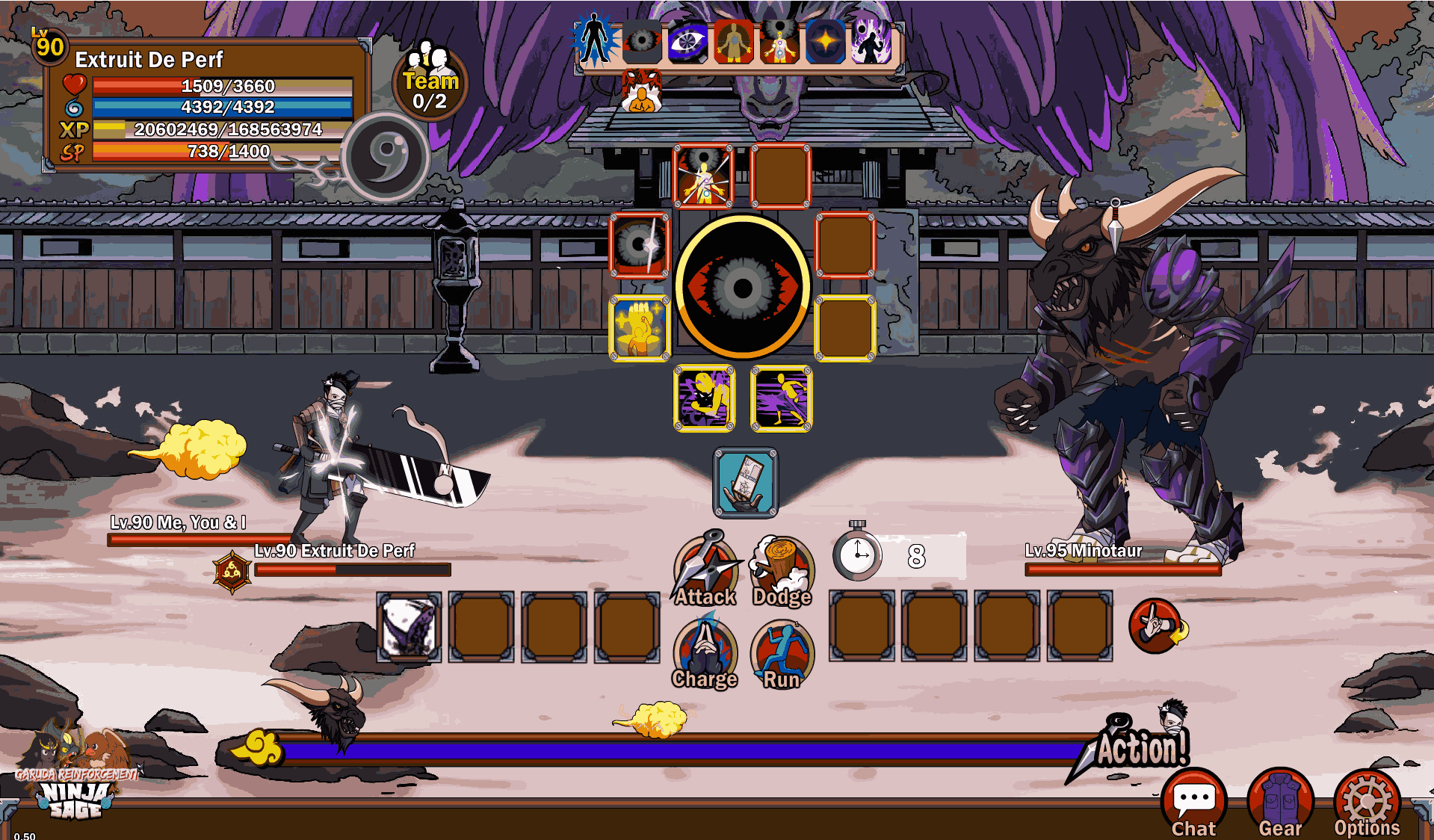The image size is (1434, 840).
Task: Open the Chat window
Action: click(x=1193, y=804)
